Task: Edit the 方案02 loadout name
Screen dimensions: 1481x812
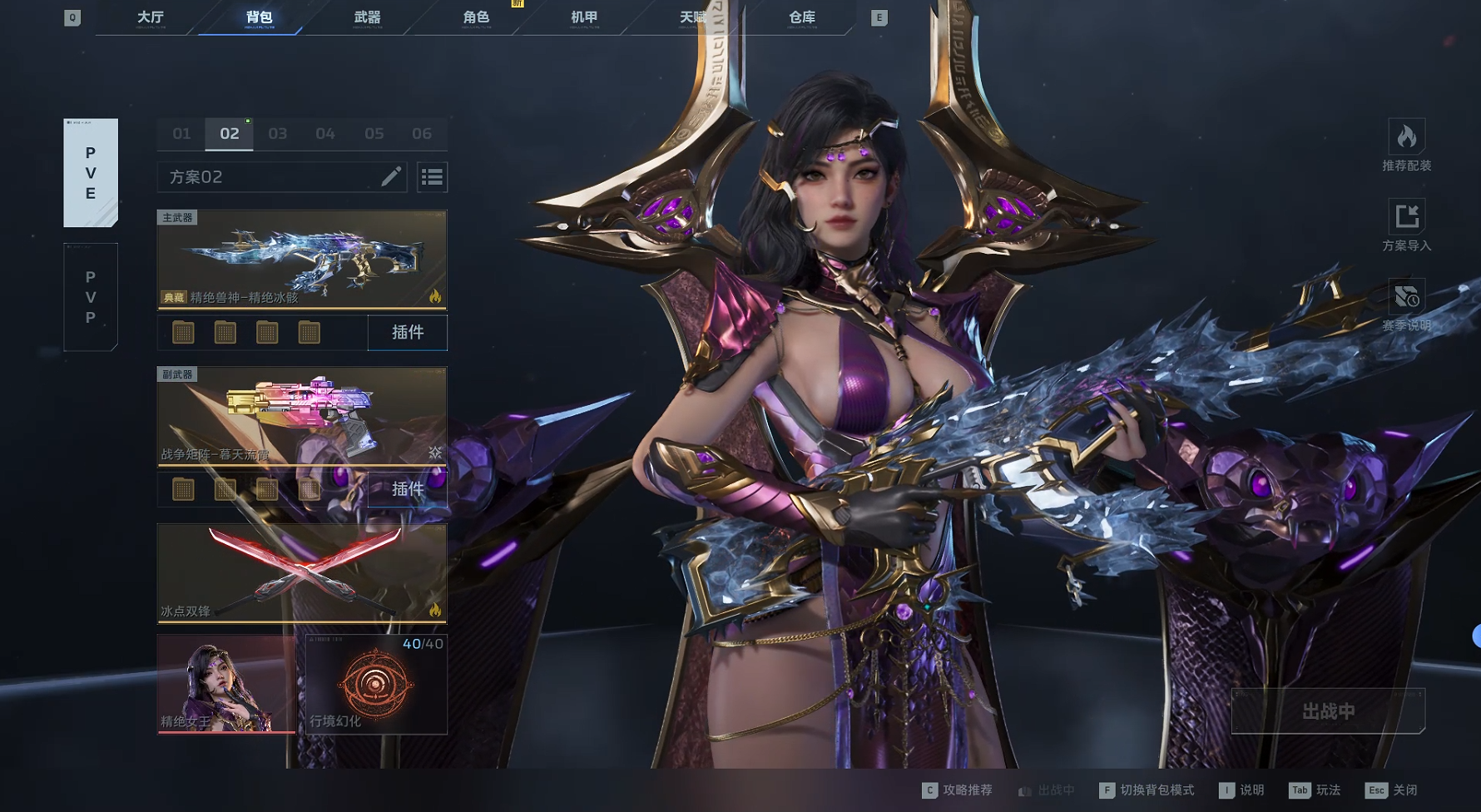Action: 391,176
